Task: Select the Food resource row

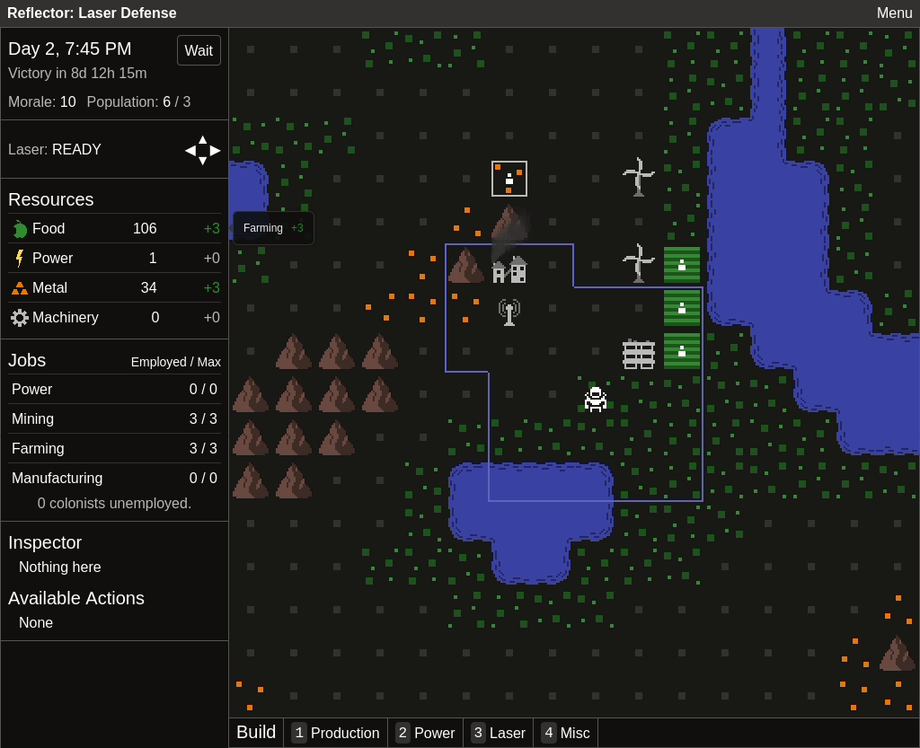Action: 114,229
